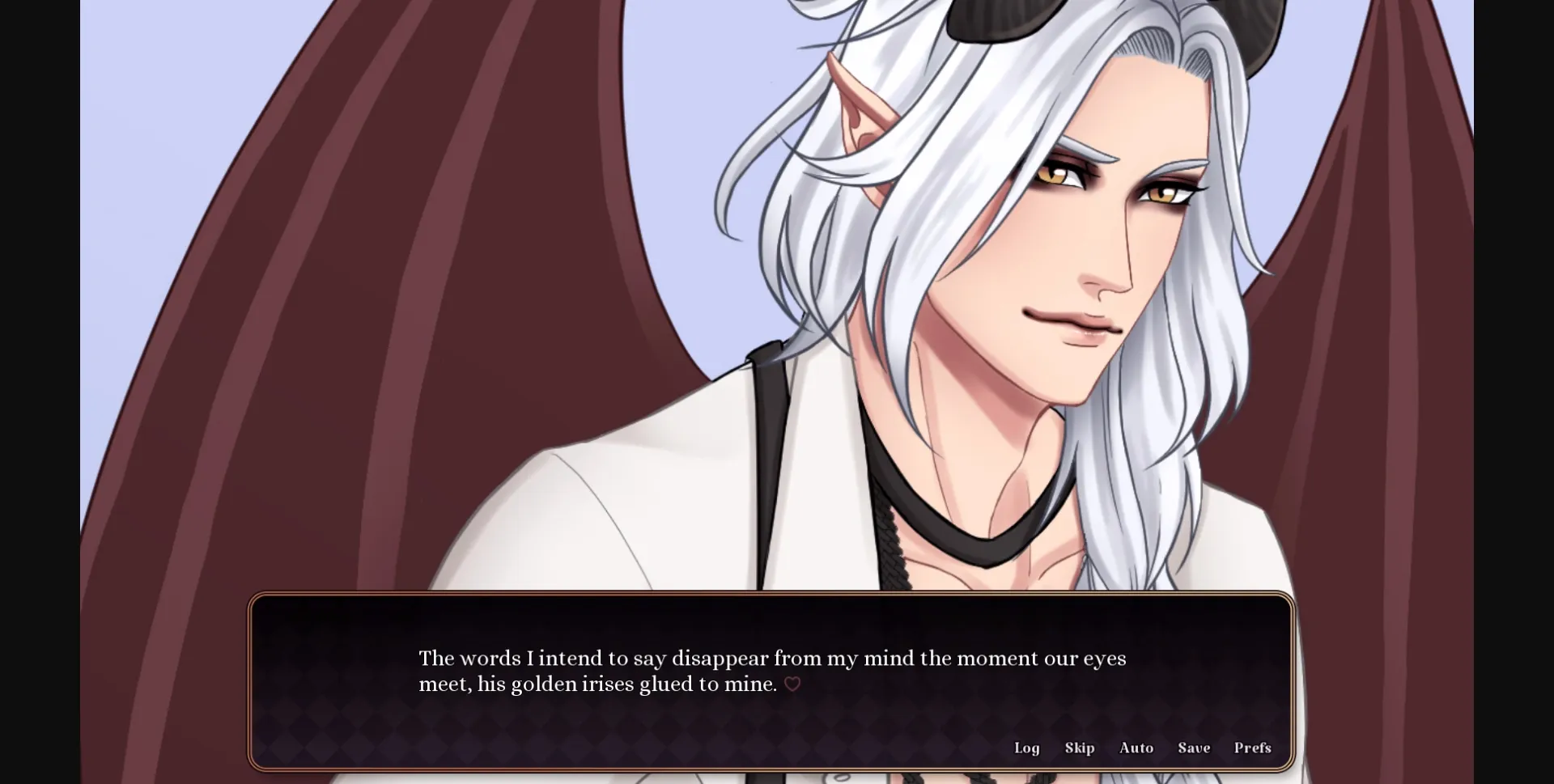Screen dimensions: 1554x784
Task: Open the Prefs settings screen
Action: [1251, 748]
